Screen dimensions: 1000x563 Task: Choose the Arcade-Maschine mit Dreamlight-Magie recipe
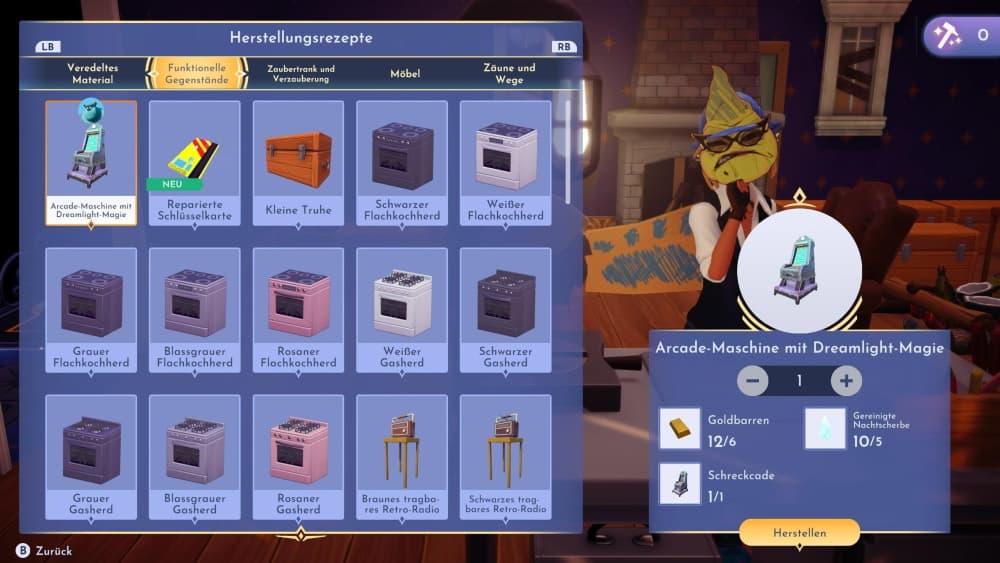coord(91,162)
